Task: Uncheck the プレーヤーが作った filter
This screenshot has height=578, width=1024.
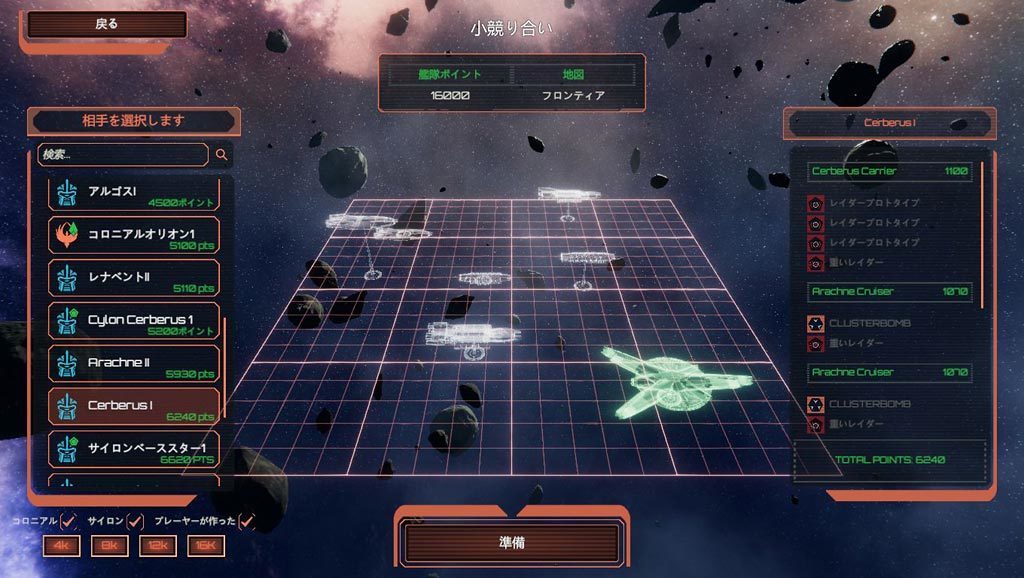Action: (247, 521)
